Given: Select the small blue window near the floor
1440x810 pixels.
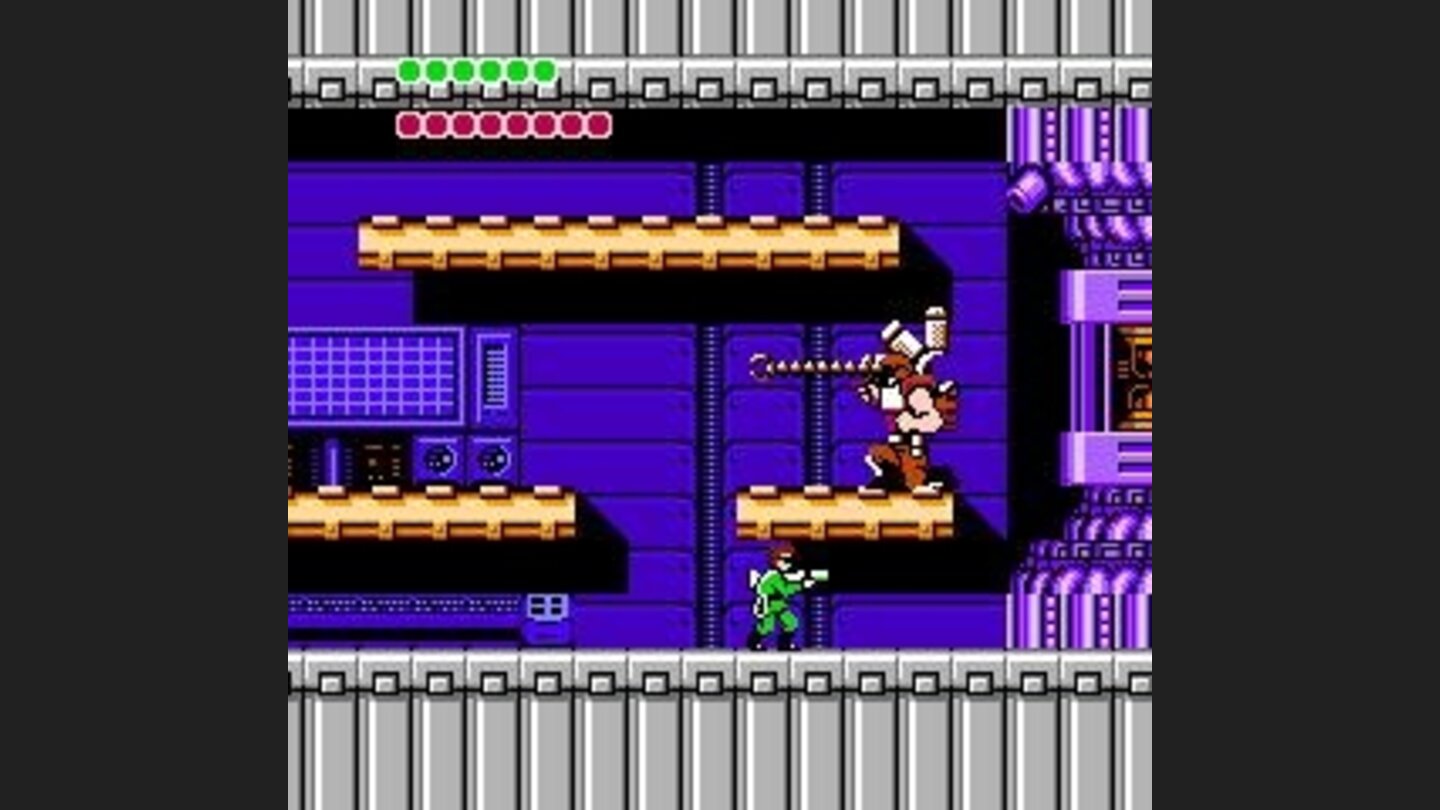Looking at the screenshot, I should [x=546, y=602].
